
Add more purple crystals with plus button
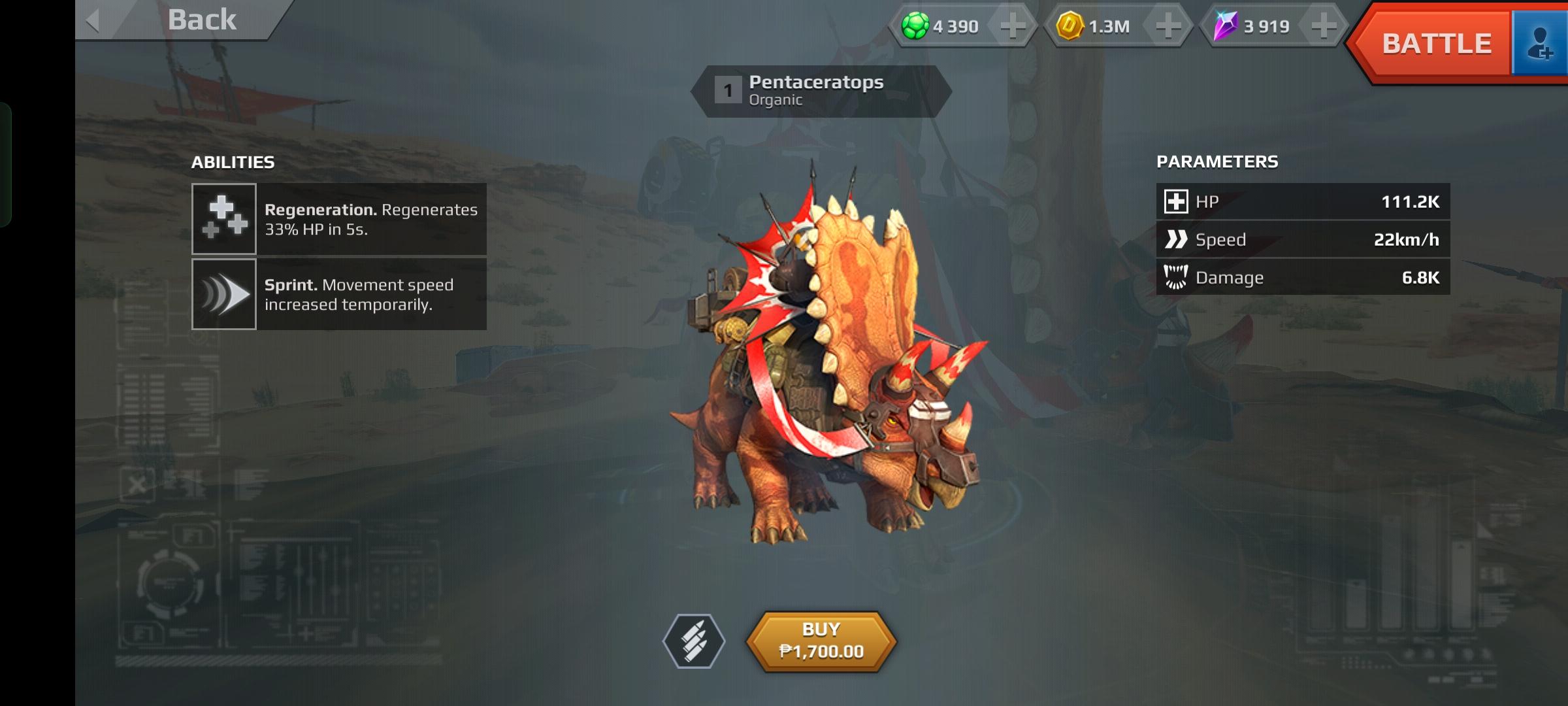(x=1324, y=27)
